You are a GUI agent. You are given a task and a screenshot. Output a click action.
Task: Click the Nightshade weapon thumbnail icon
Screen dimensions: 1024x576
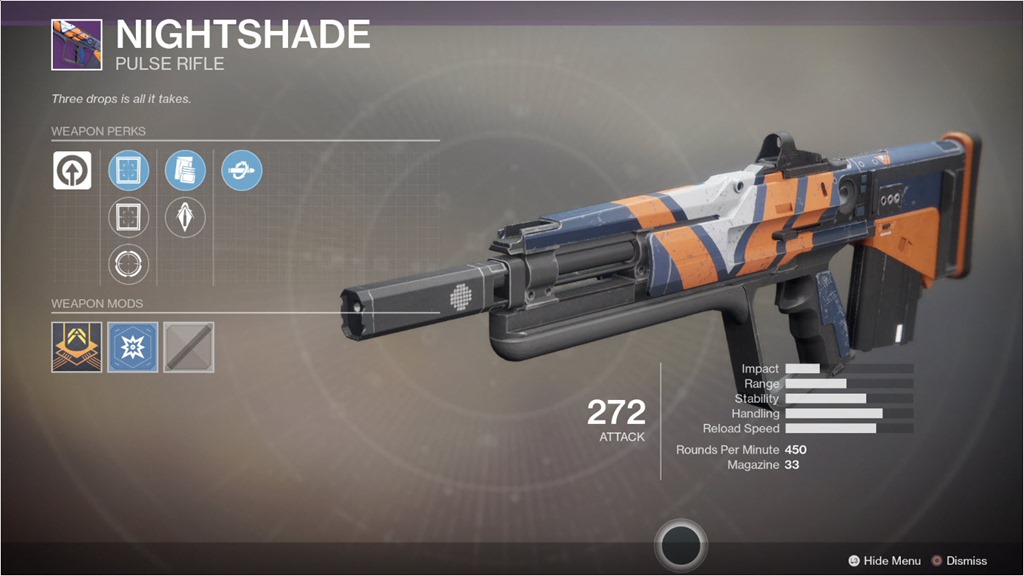pyautogui.click(x=76, y=44)
